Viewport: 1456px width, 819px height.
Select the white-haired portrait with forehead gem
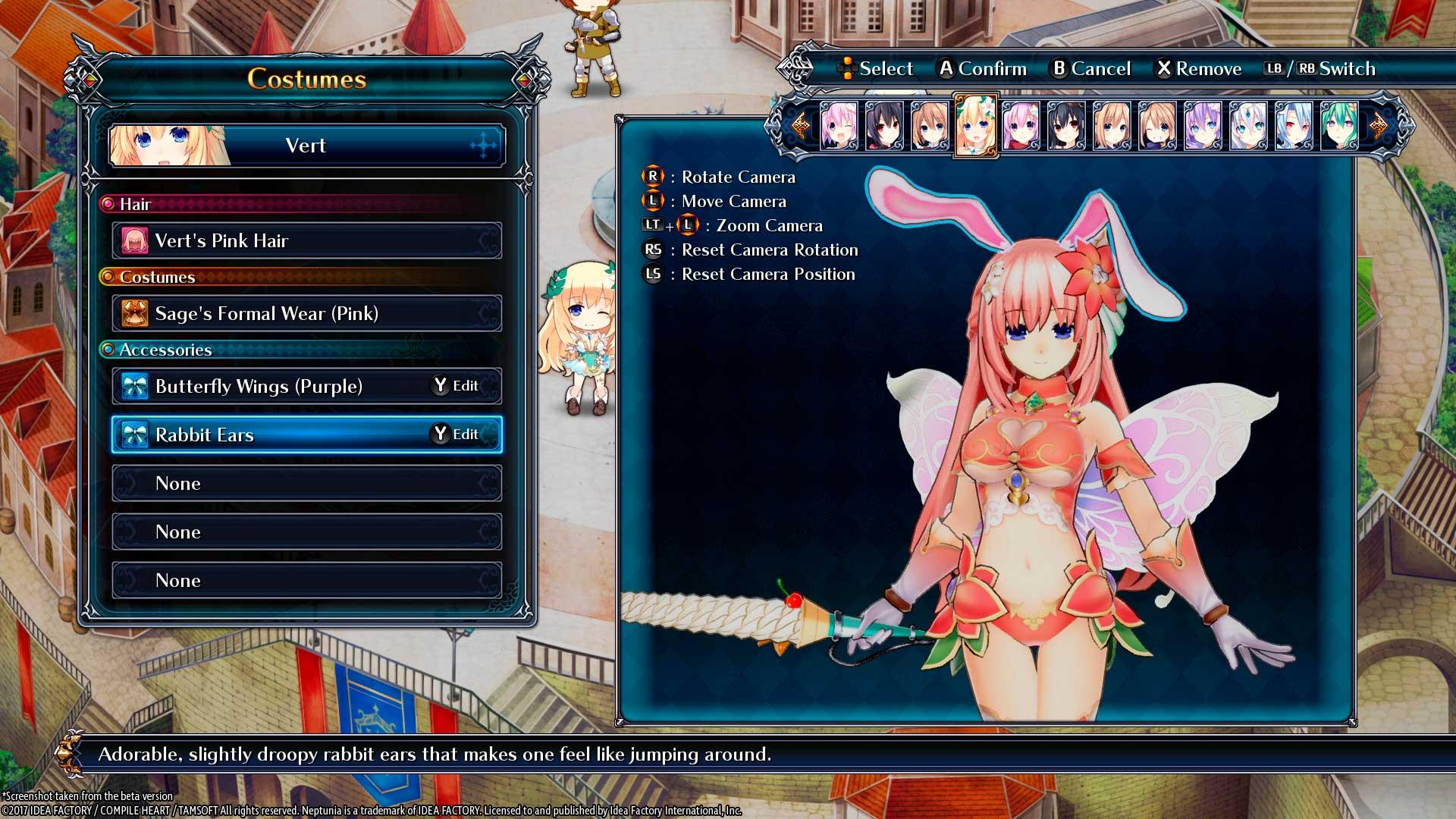pos(1247,125)
